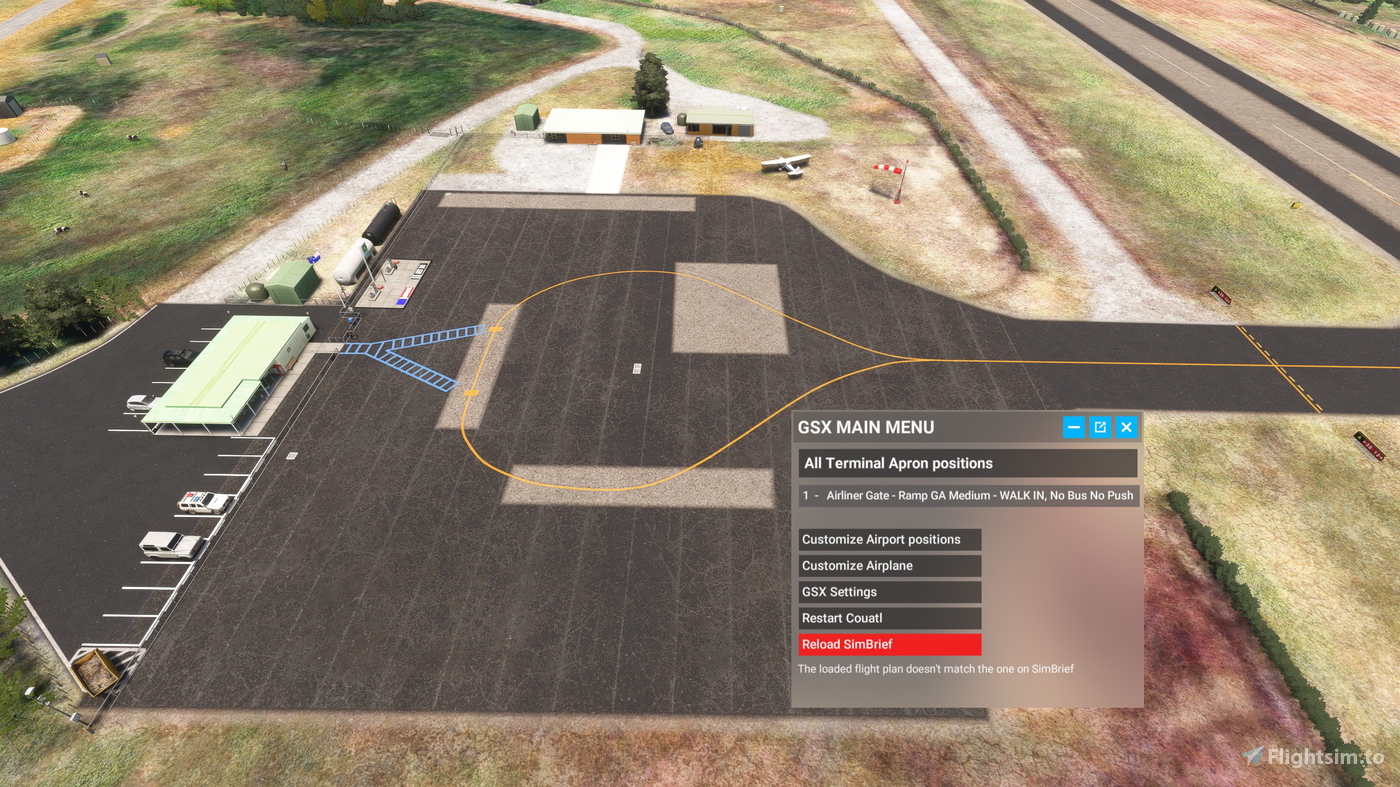
Task: Select the Airliner Gate Ramp GA Medium entry
Action: pyautogui.click(x=966, y=494)
